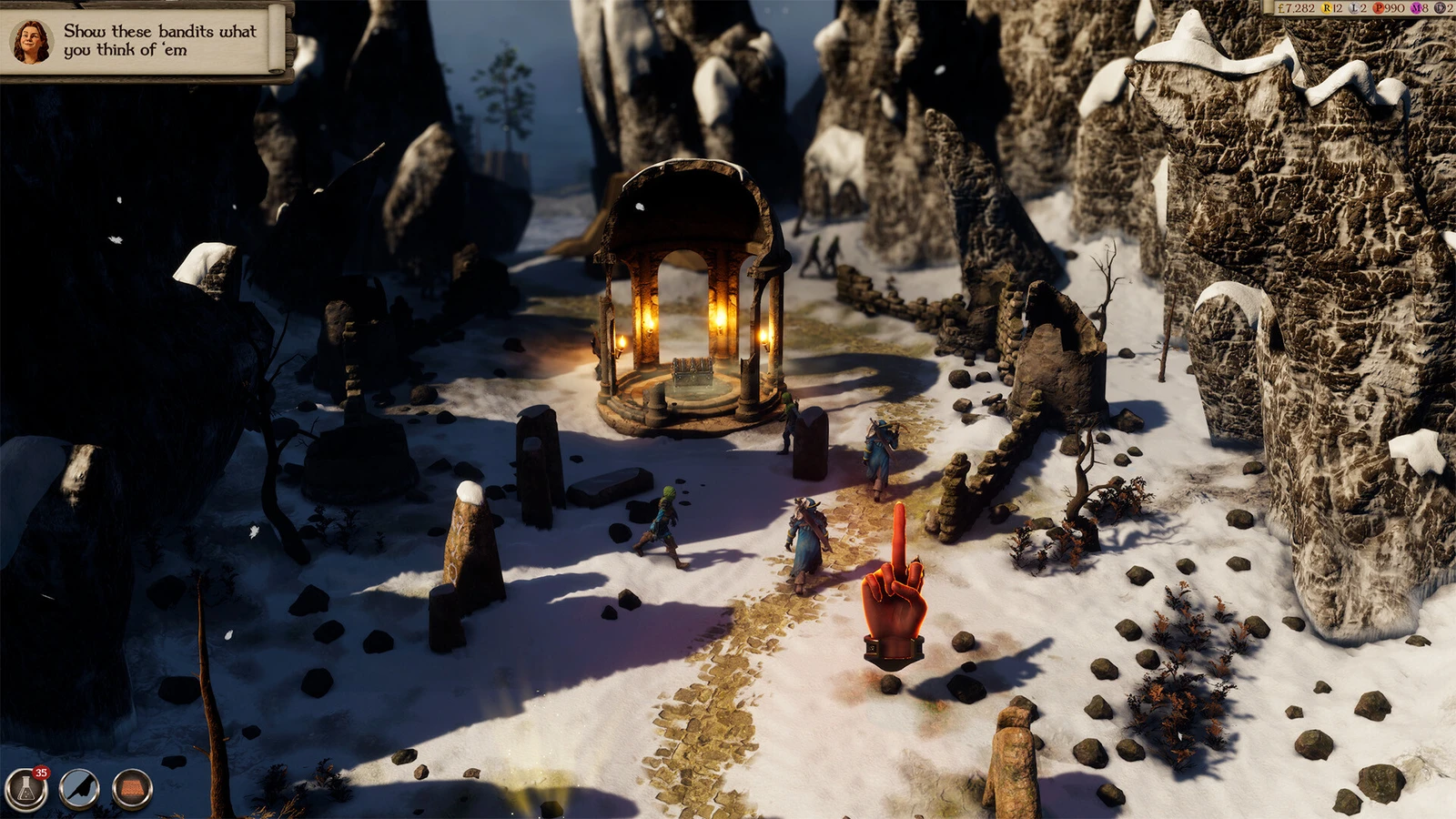1456x819 pixels.
Task: Click the bandits objective scroll banner
Action: point(160,41)
